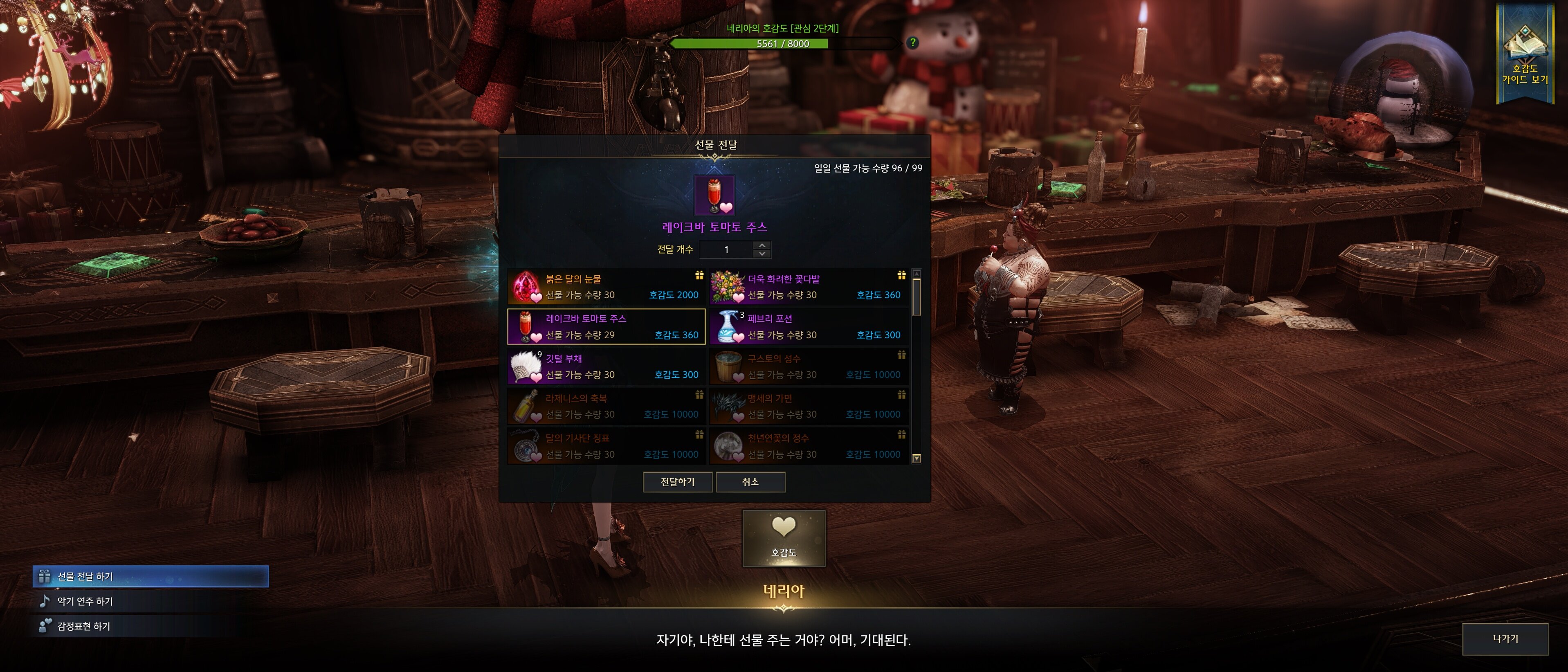Choose the 더욱 화려한 꽃다발 bouquet gift
Image resolution: width=1568 pixels, height=672 pixels.
pyautogui.click(x=809, y=287)
